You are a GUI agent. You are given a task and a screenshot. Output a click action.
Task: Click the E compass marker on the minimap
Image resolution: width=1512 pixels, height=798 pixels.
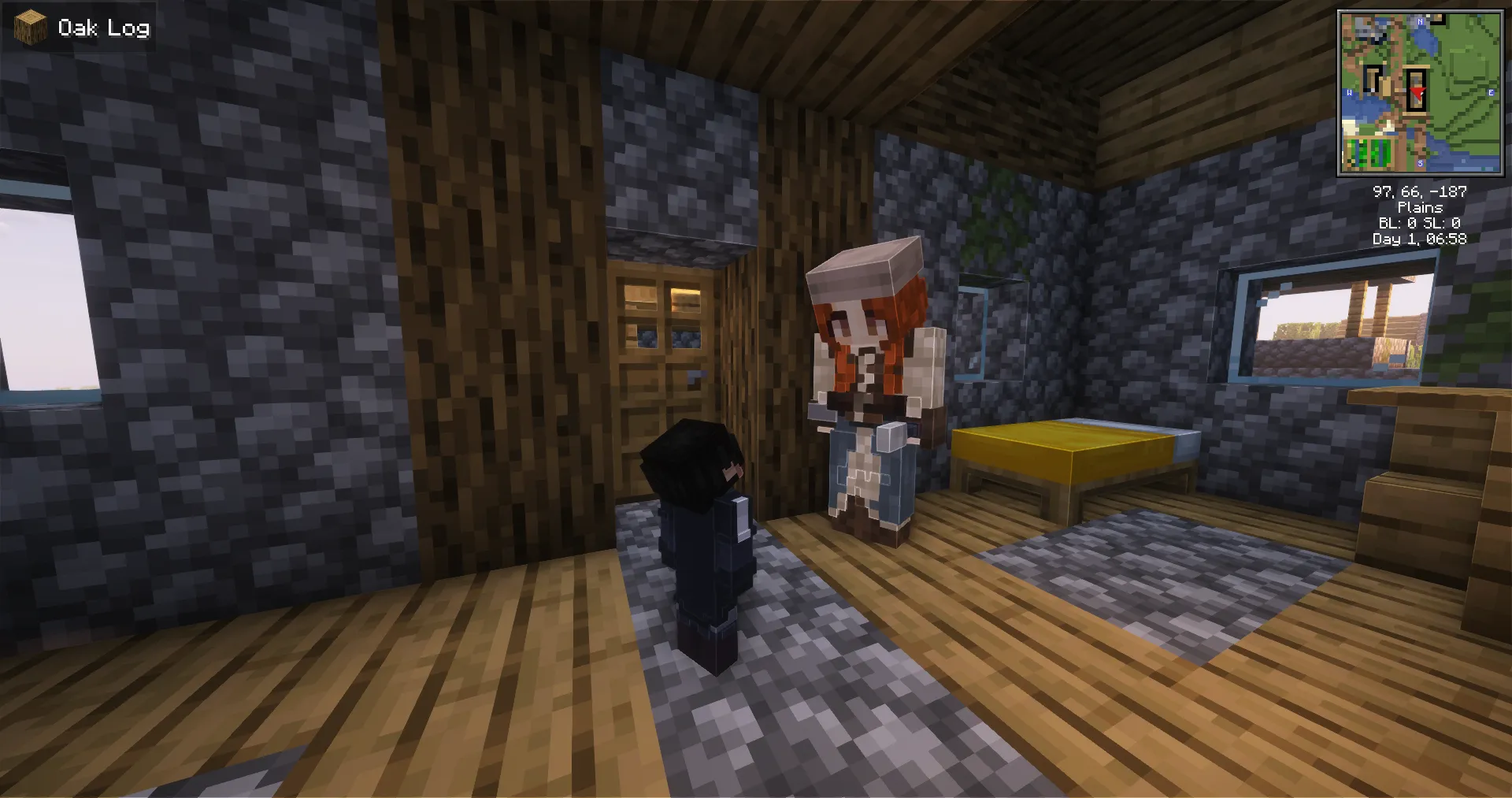tap(1491, 92)
